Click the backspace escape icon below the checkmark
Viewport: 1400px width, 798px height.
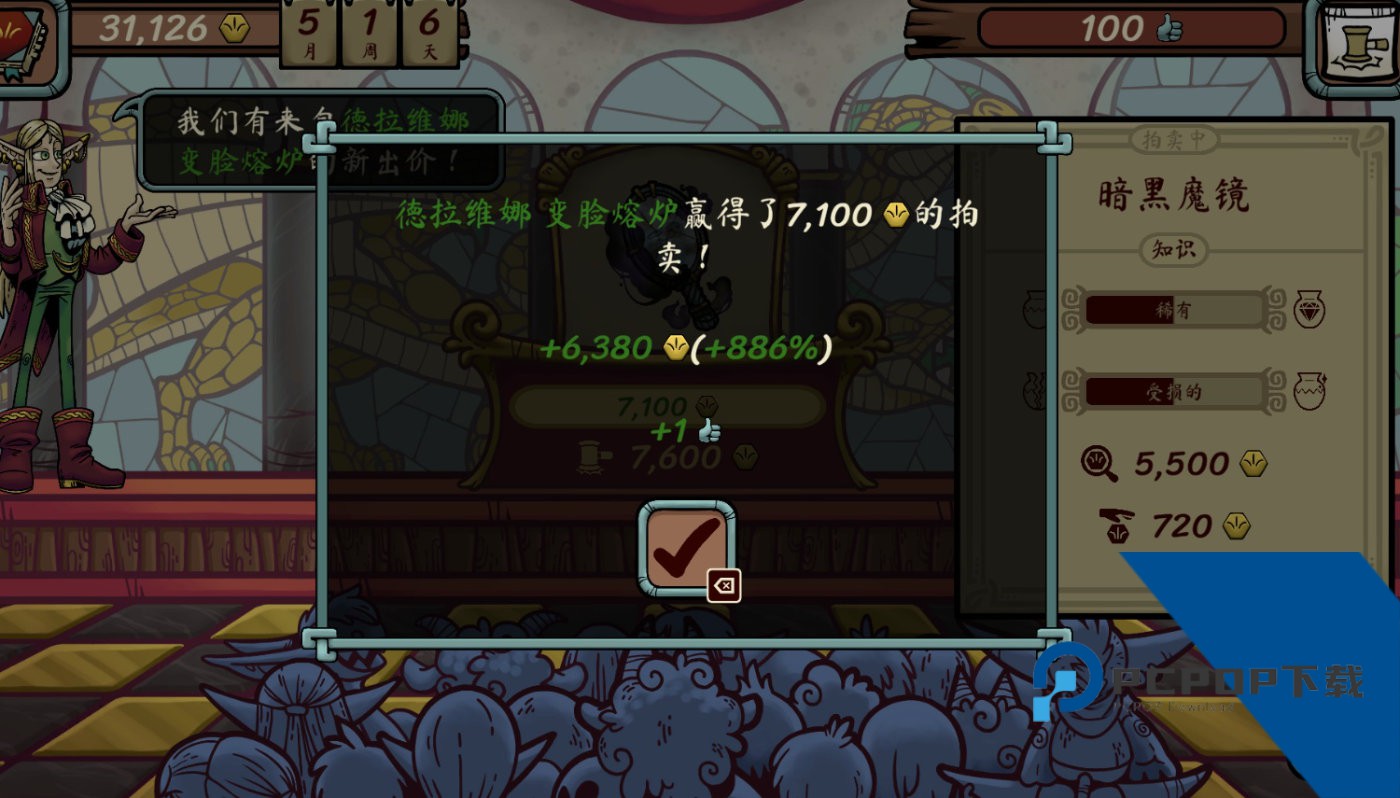pos(723,587)
